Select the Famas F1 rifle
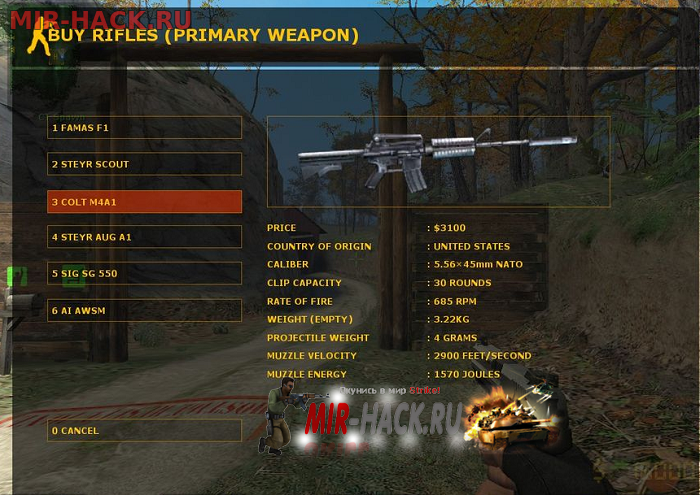The height and width of the screenshot is (495, 700). (144, 128)
